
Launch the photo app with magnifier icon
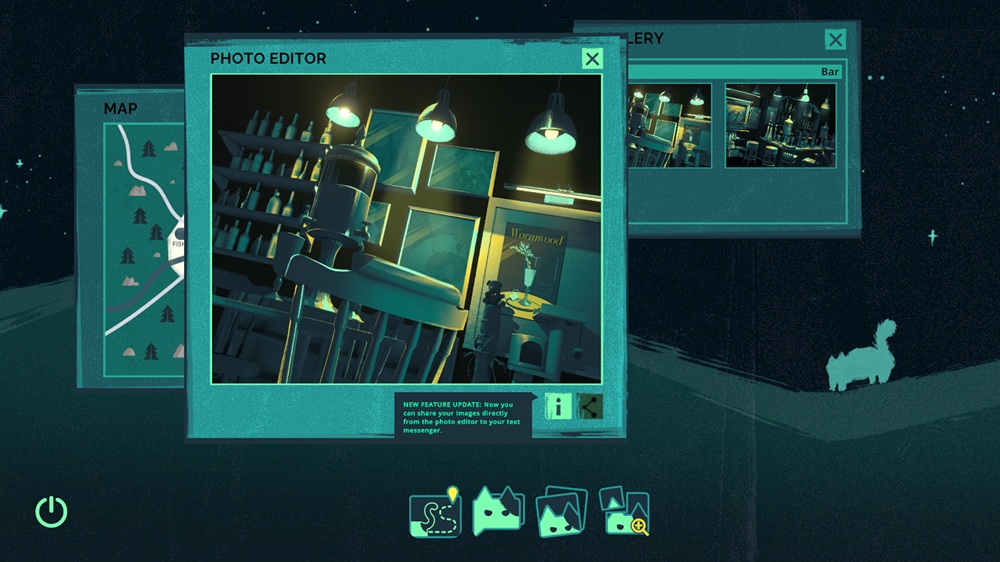point(625,511)
